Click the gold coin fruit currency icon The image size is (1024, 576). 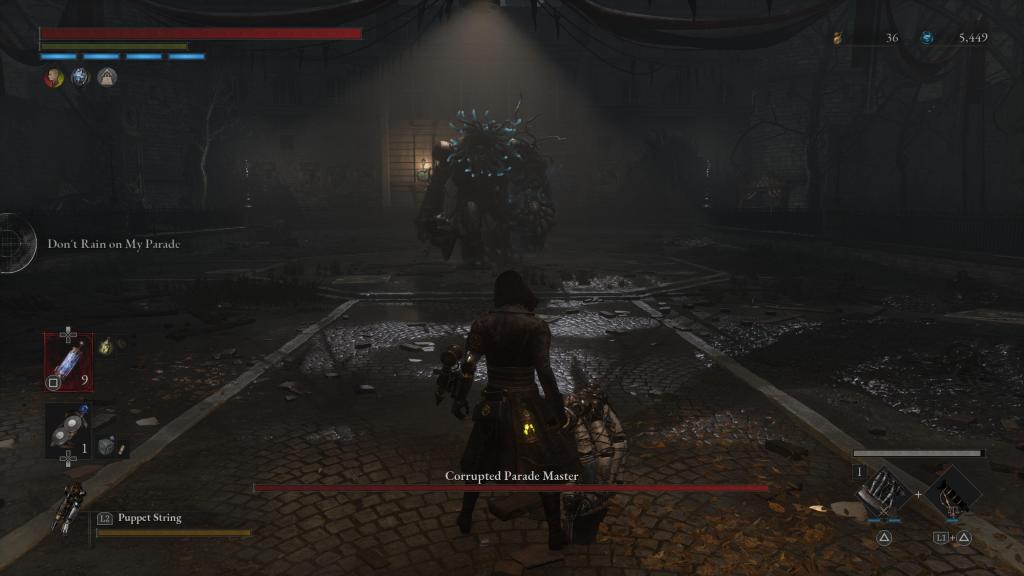coord(838,38)
